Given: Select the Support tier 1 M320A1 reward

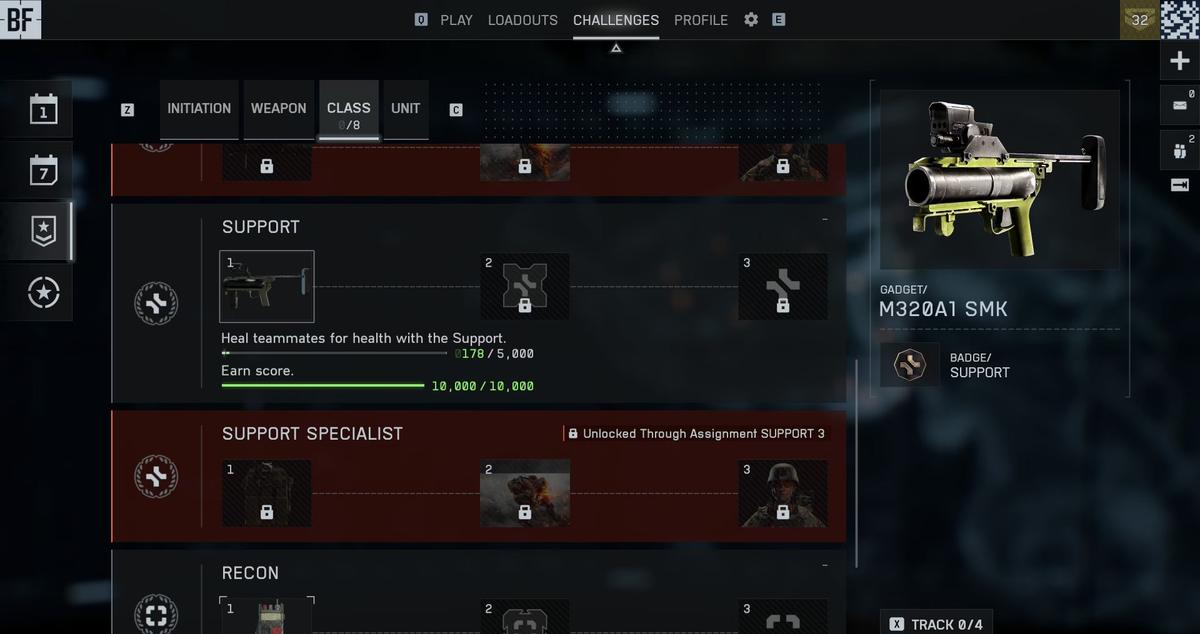Looking at the screenshot, I should click(266, 286).
